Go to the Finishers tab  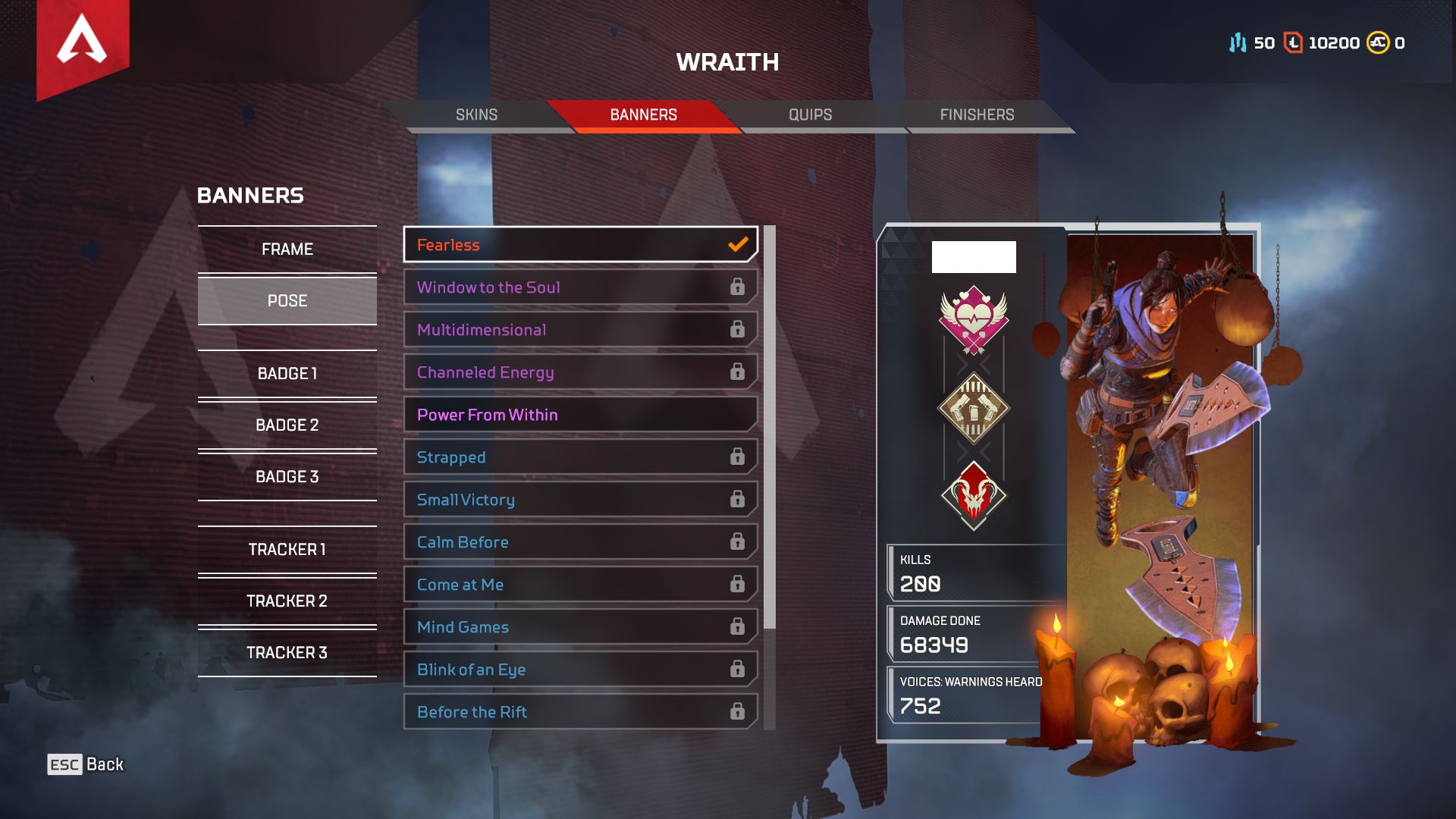pos(977,115)
